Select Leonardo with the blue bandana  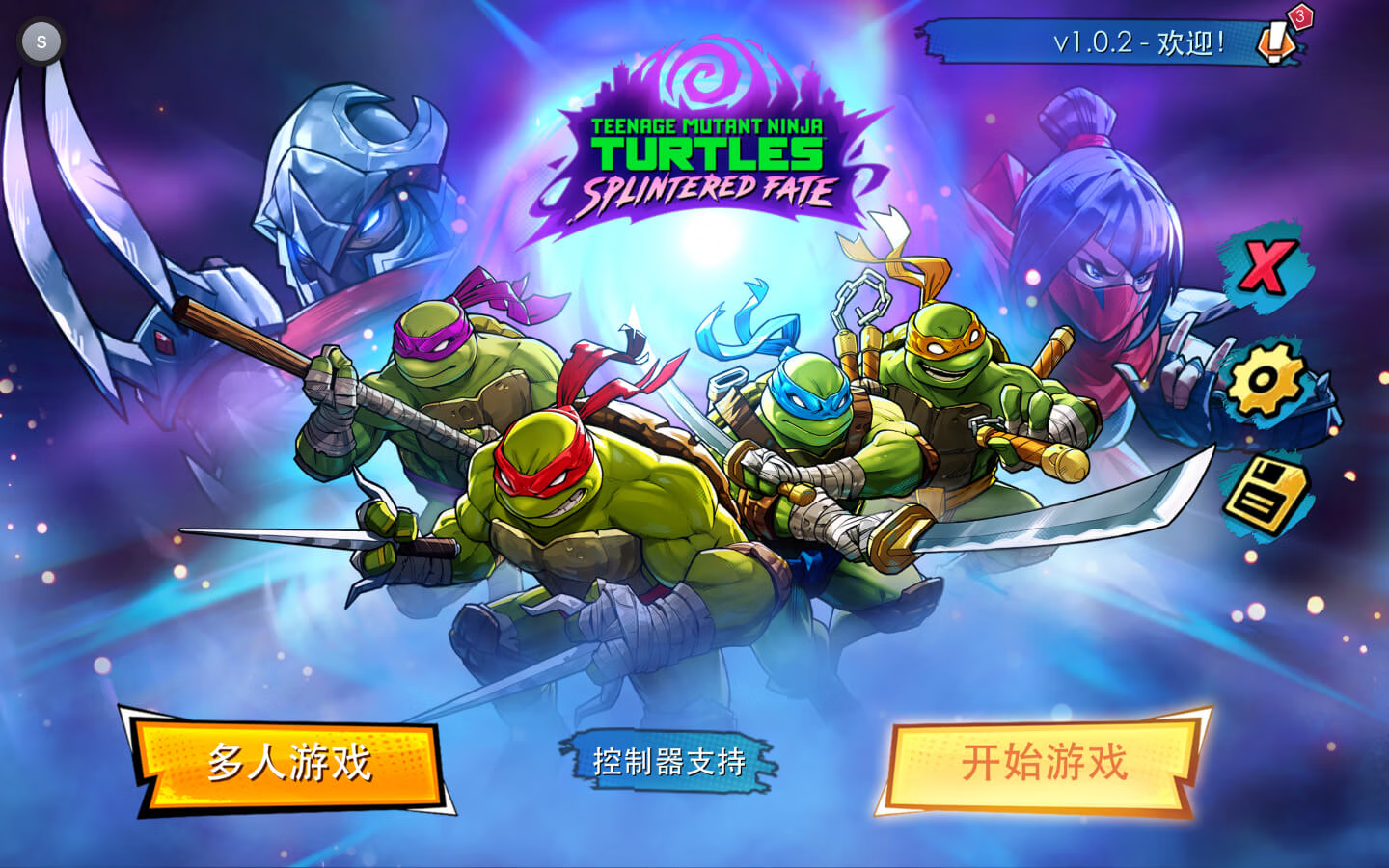805,405
